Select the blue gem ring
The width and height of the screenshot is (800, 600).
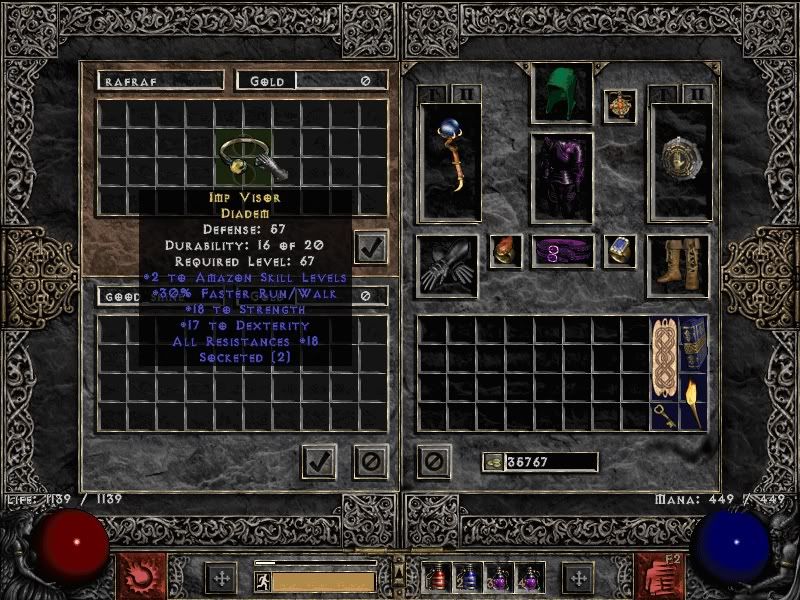pos(619,251)
